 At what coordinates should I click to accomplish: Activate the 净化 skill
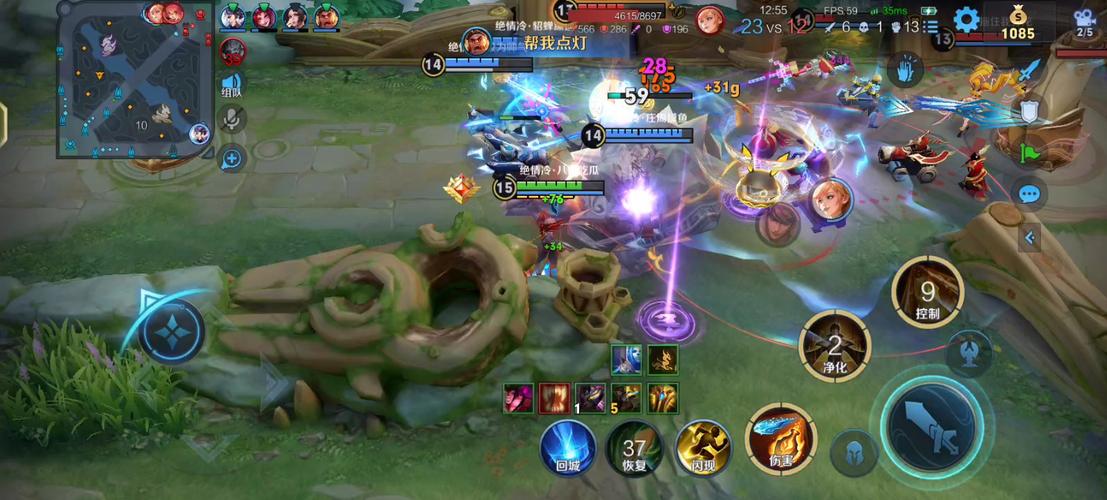834,346
